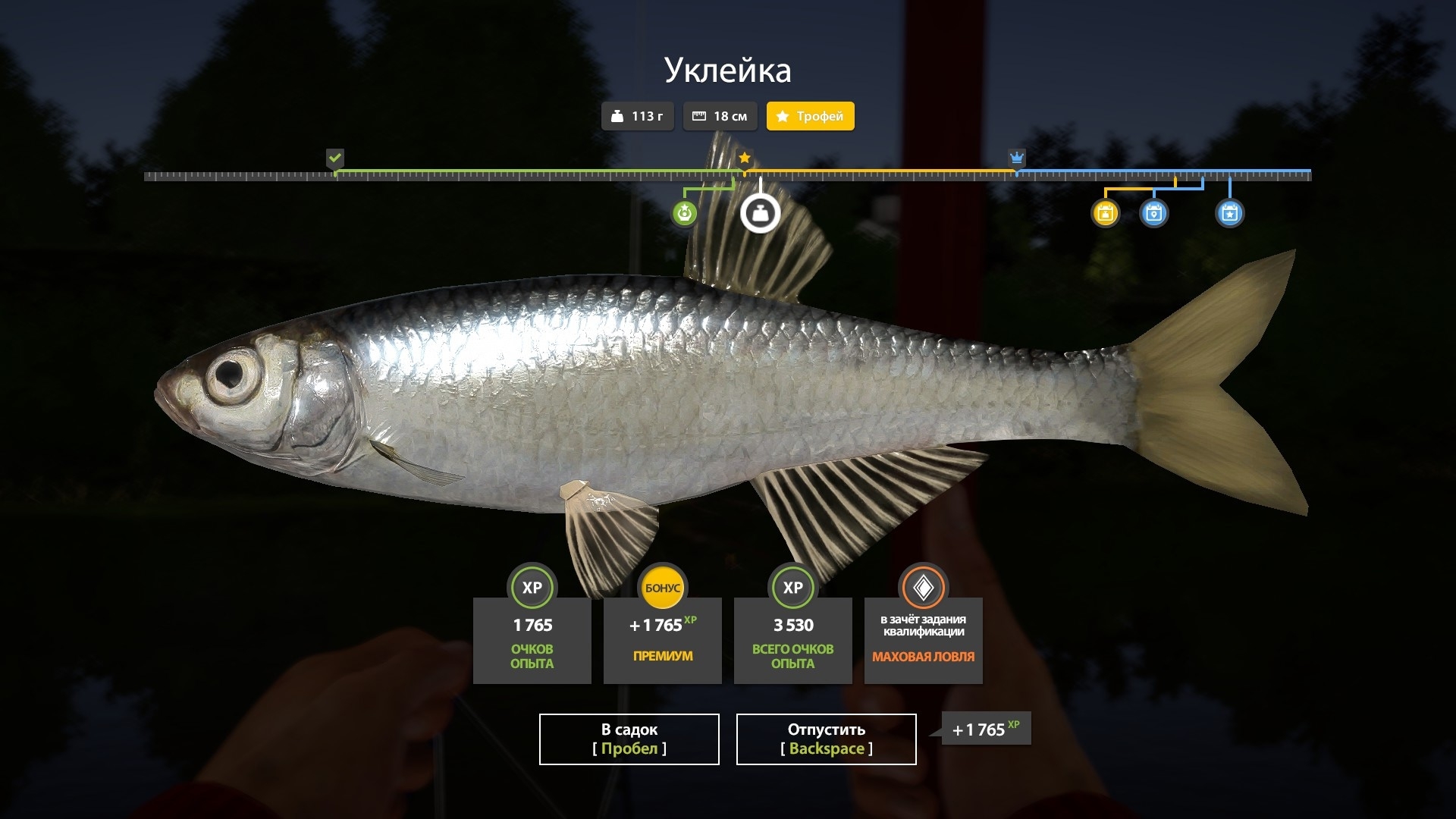Release the fish with Отпустить button
The image size is (1456, 819).
(826, 739)
